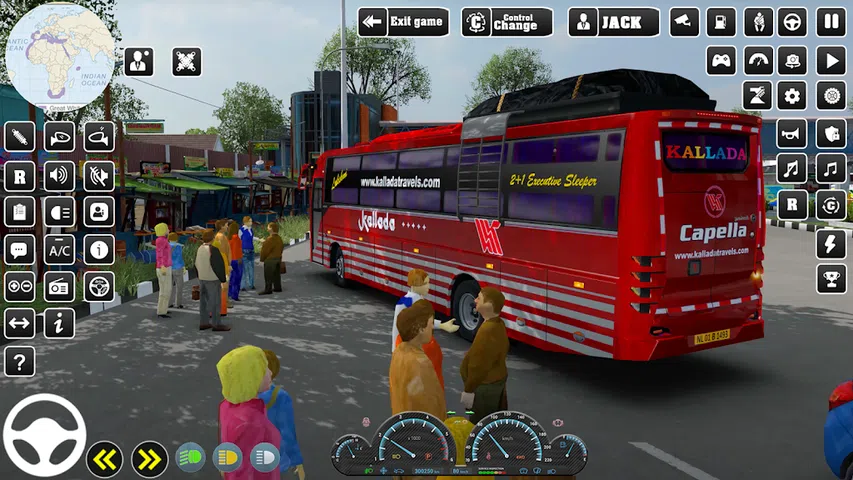Toggle the green headlight icon

190,458
